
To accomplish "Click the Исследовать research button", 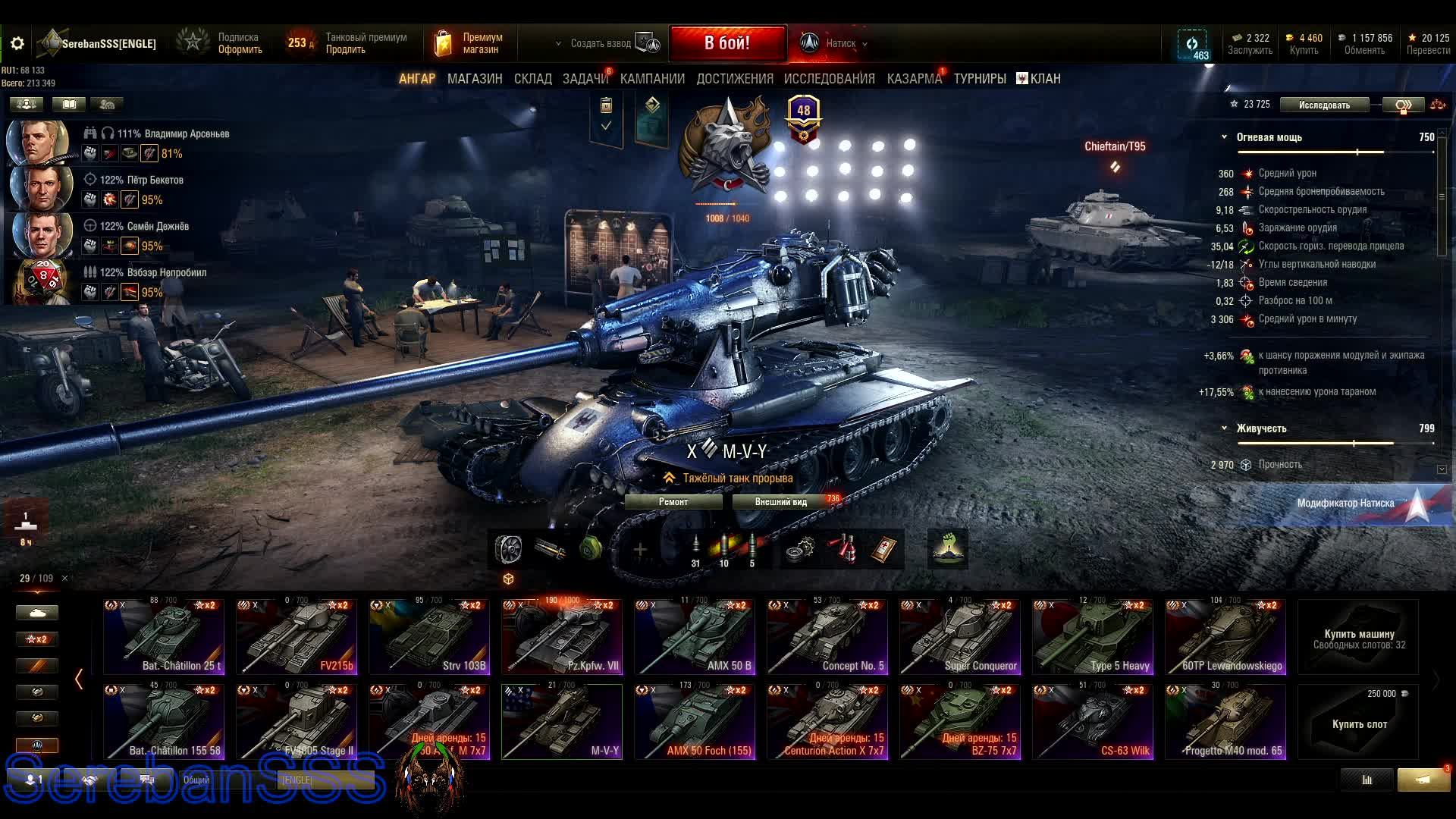I will point(1324,105).
